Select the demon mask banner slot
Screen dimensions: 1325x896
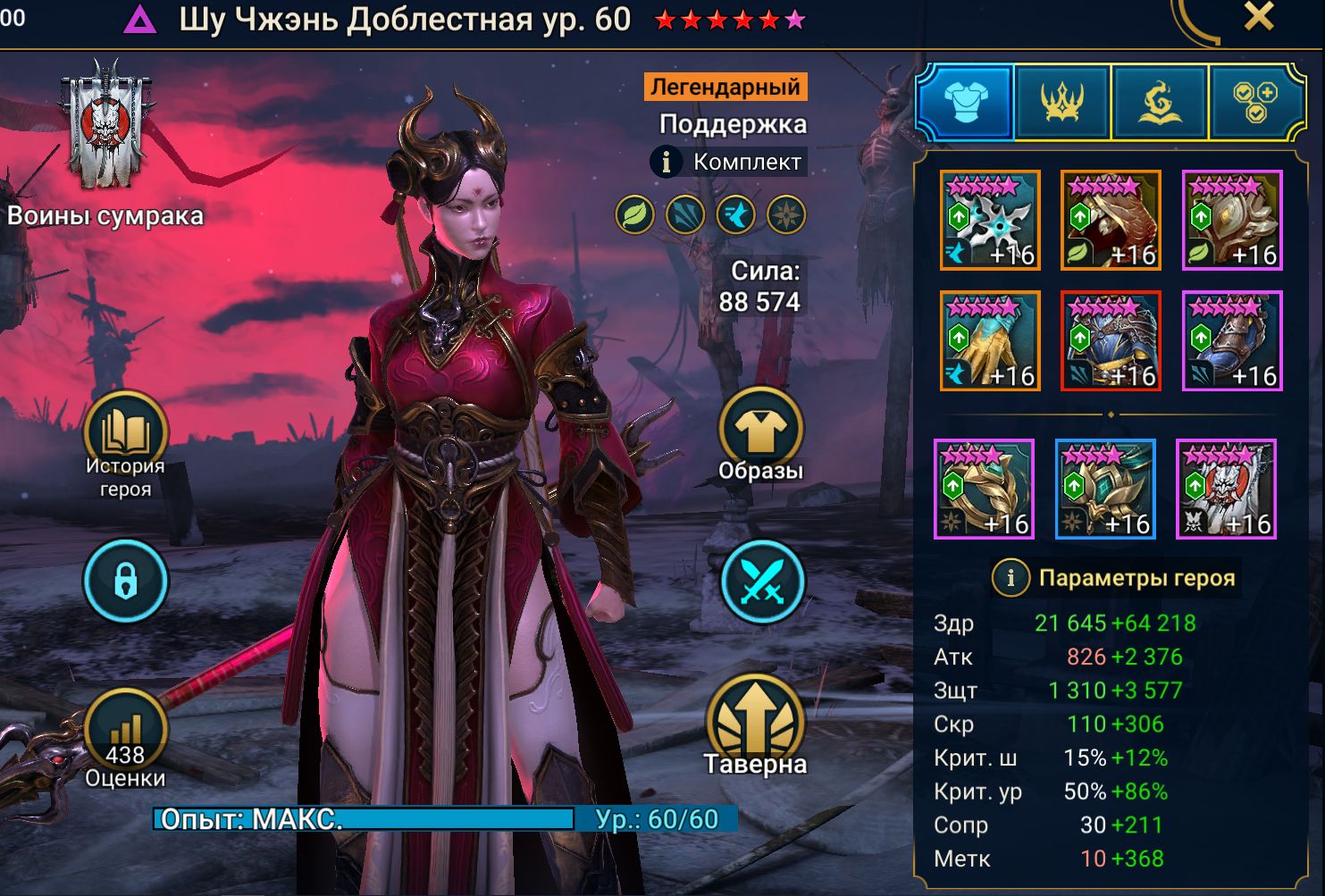(1226, 489)
